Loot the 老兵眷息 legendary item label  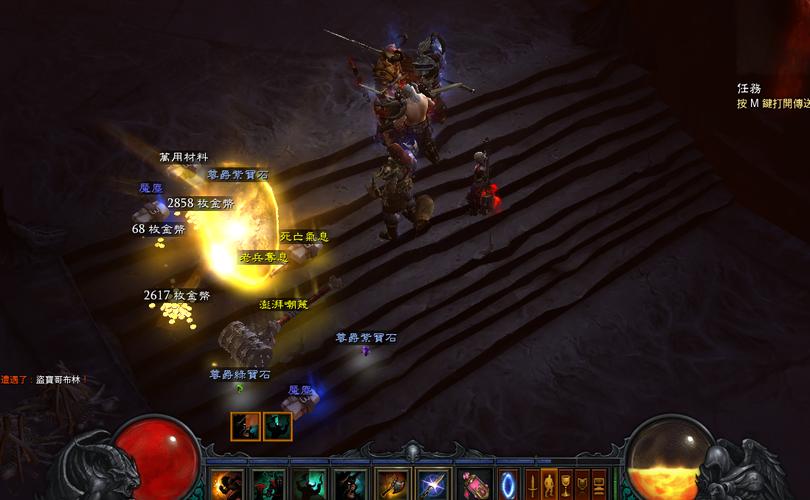point(263,257)
